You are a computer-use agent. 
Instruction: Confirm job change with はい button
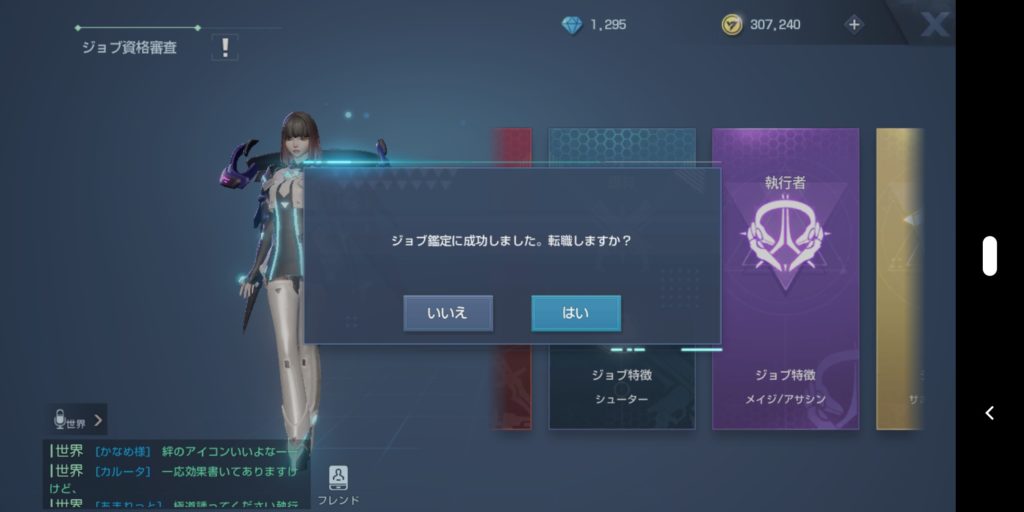pyautogui.click(x=575, y=313)
